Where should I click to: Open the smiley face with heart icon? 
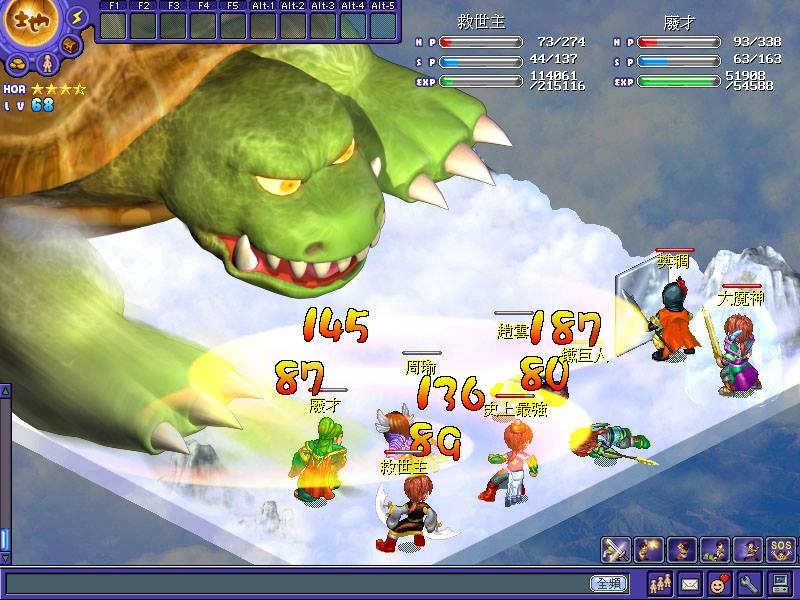[x=719, y=582]
